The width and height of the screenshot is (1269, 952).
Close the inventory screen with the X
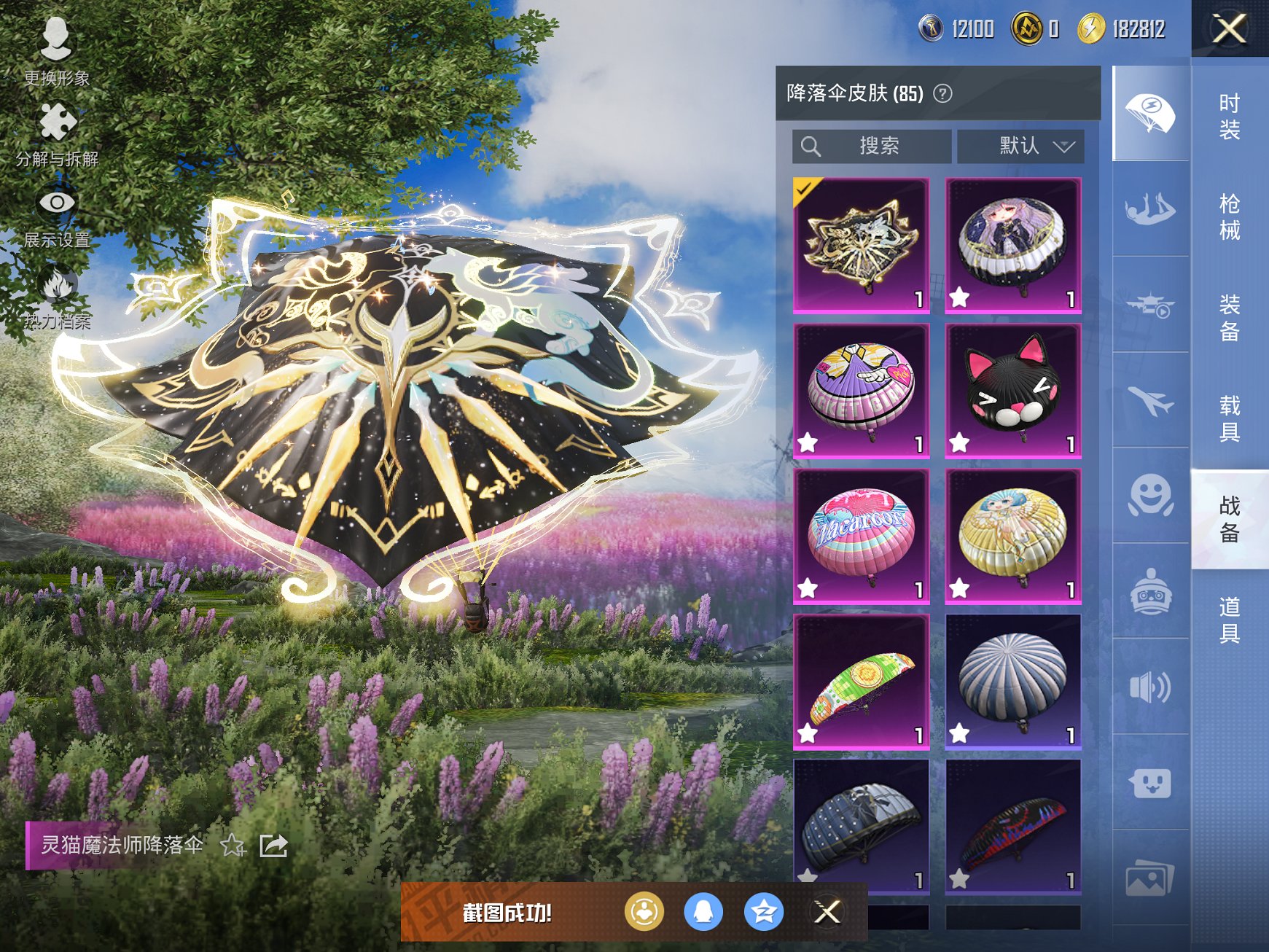pyautogui.click(x=1229, y=29)
